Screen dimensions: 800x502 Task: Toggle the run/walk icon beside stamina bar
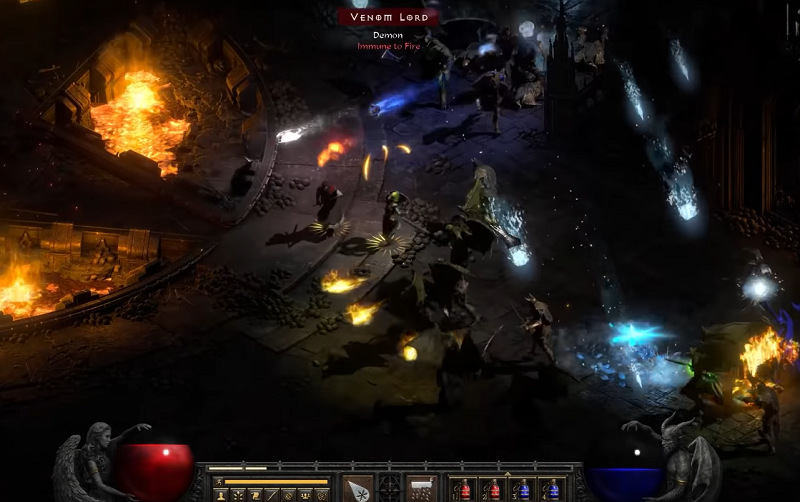(x=218, y=481)
